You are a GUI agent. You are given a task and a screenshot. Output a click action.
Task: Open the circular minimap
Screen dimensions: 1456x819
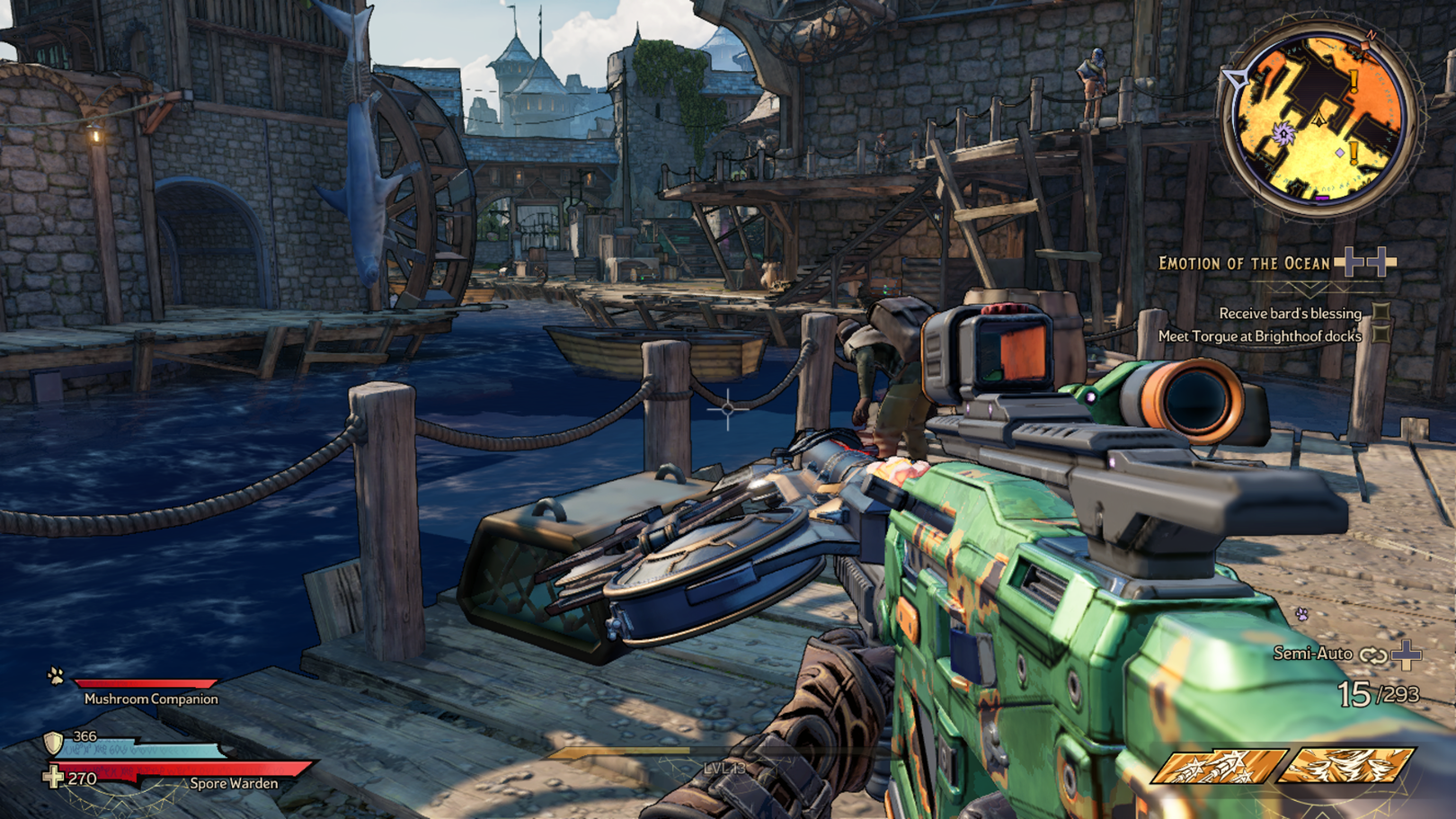[x=1318, y=118]
